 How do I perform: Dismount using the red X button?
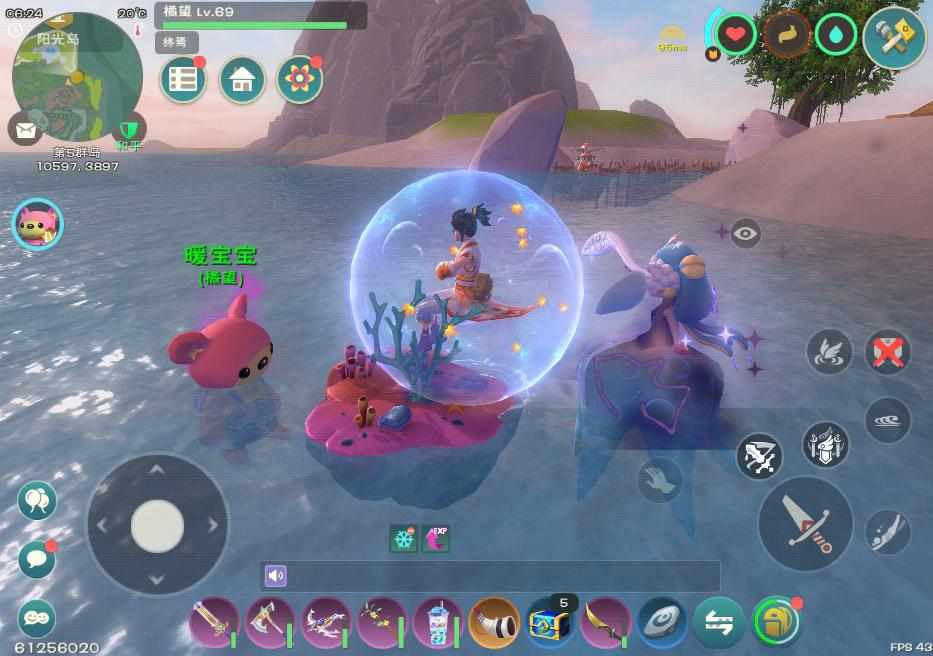click(x=887, y=351)
